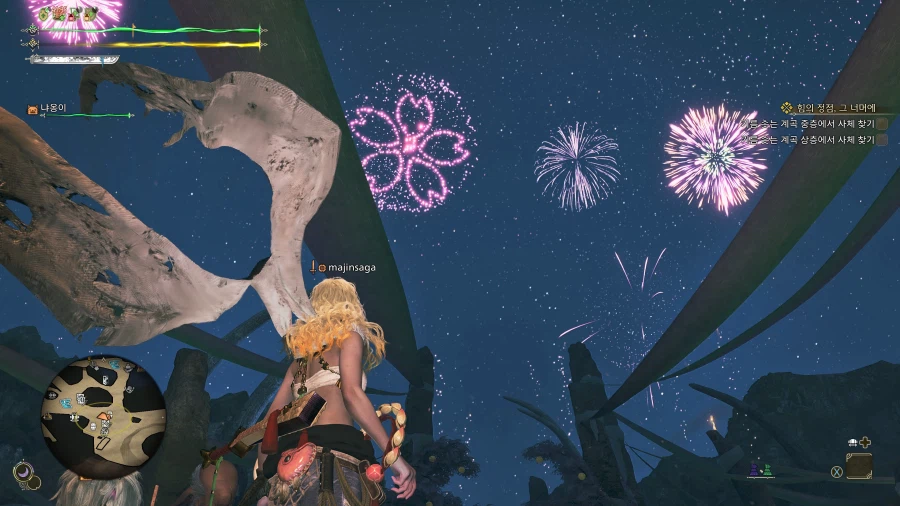Click the first green buff icon
Image resolution: width=900 pixels, height=506 pixels.
click(44, 13)
